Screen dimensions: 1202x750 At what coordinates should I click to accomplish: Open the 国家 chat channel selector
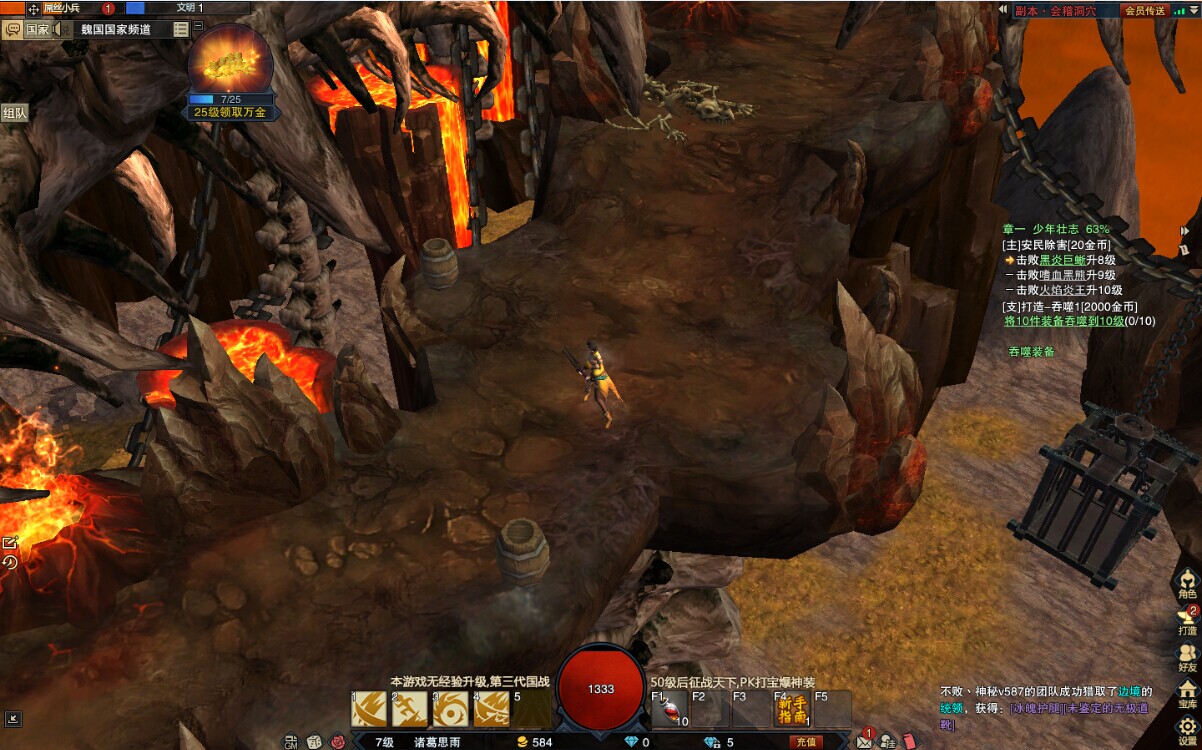coord(37,29)
